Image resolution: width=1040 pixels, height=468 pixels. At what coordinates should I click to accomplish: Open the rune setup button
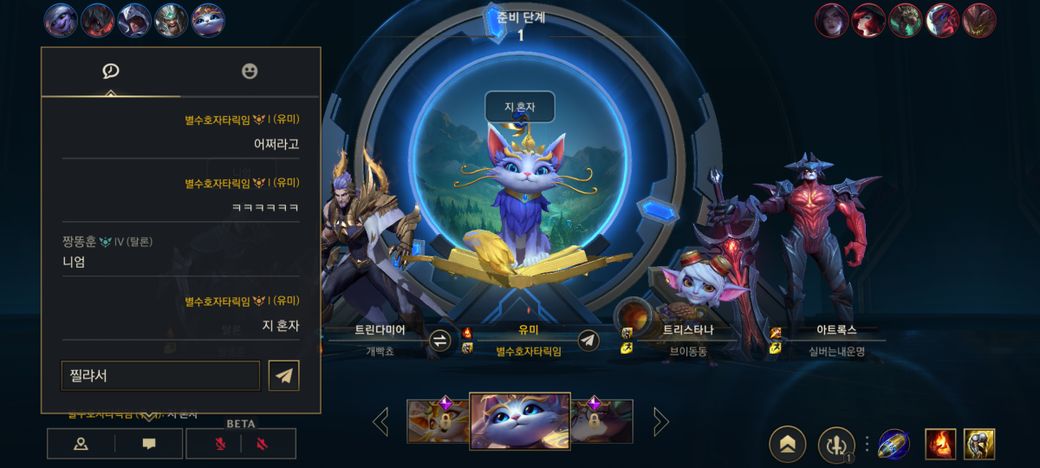835,444
